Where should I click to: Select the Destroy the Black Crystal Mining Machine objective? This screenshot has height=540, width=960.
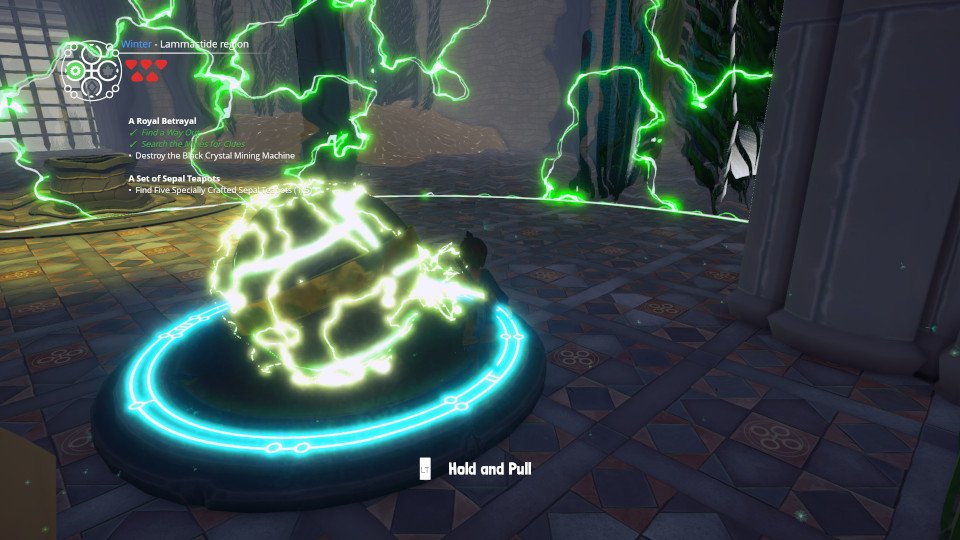point(215,156)
